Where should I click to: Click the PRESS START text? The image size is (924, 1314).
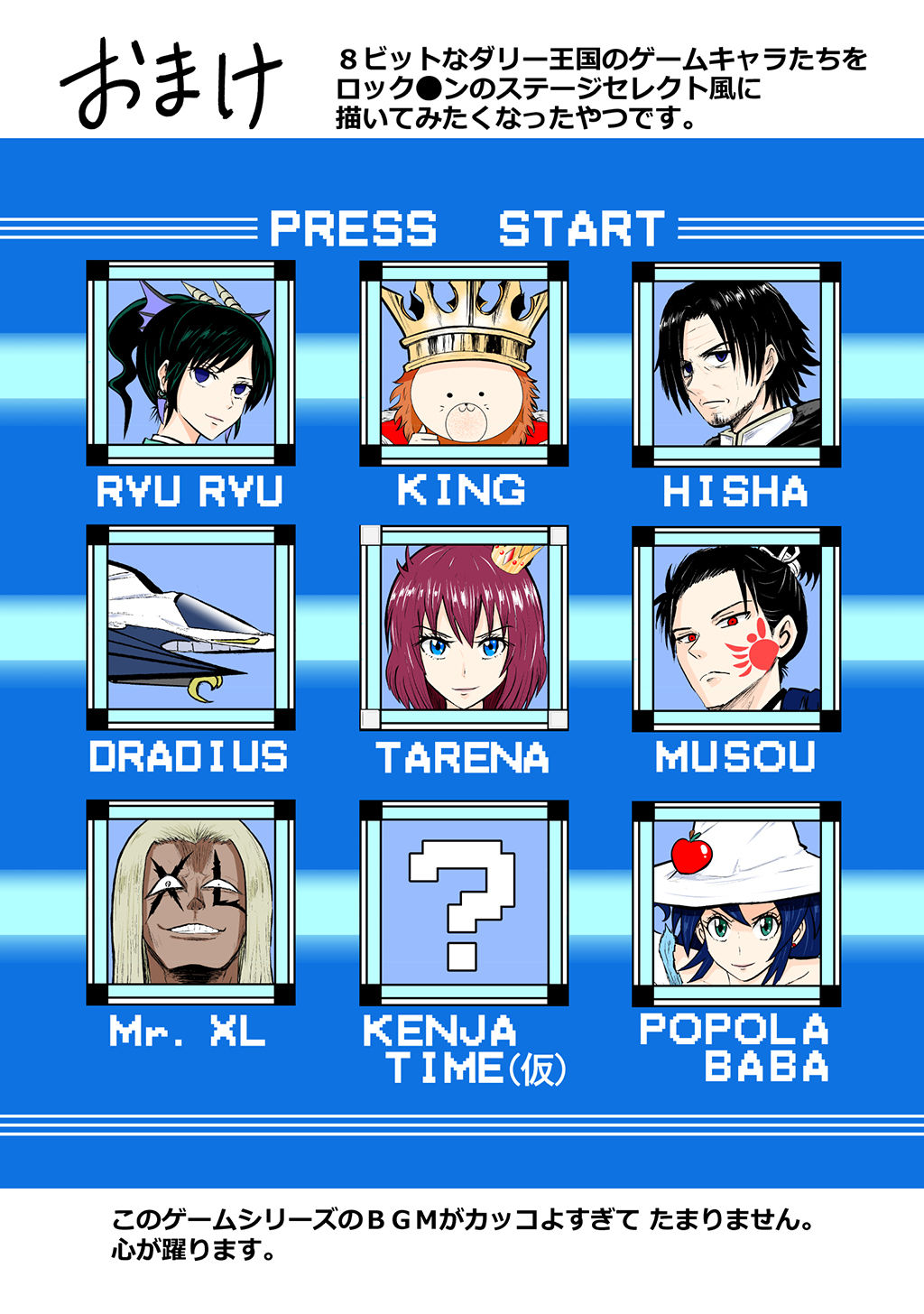point(467,229)
